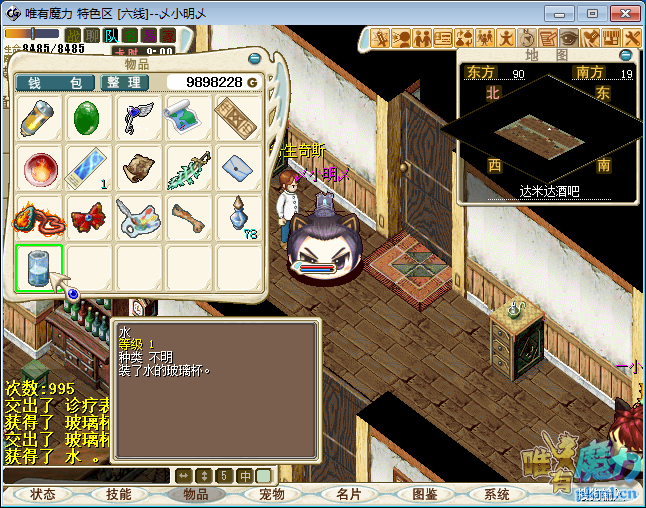
Task: Open the 名片 name card menu
Action: point(348,494)
